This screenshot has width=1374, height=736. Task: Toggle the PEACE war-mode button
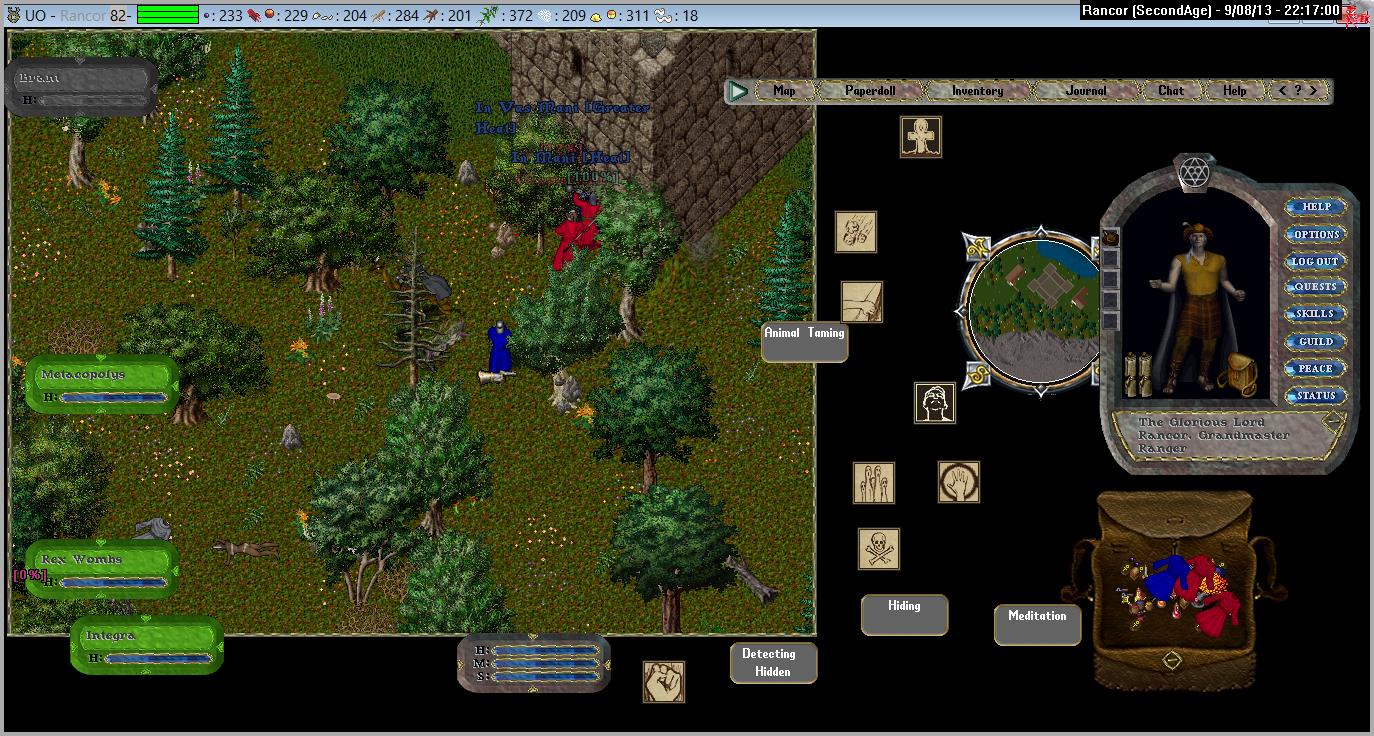[x=1316, y=368]
